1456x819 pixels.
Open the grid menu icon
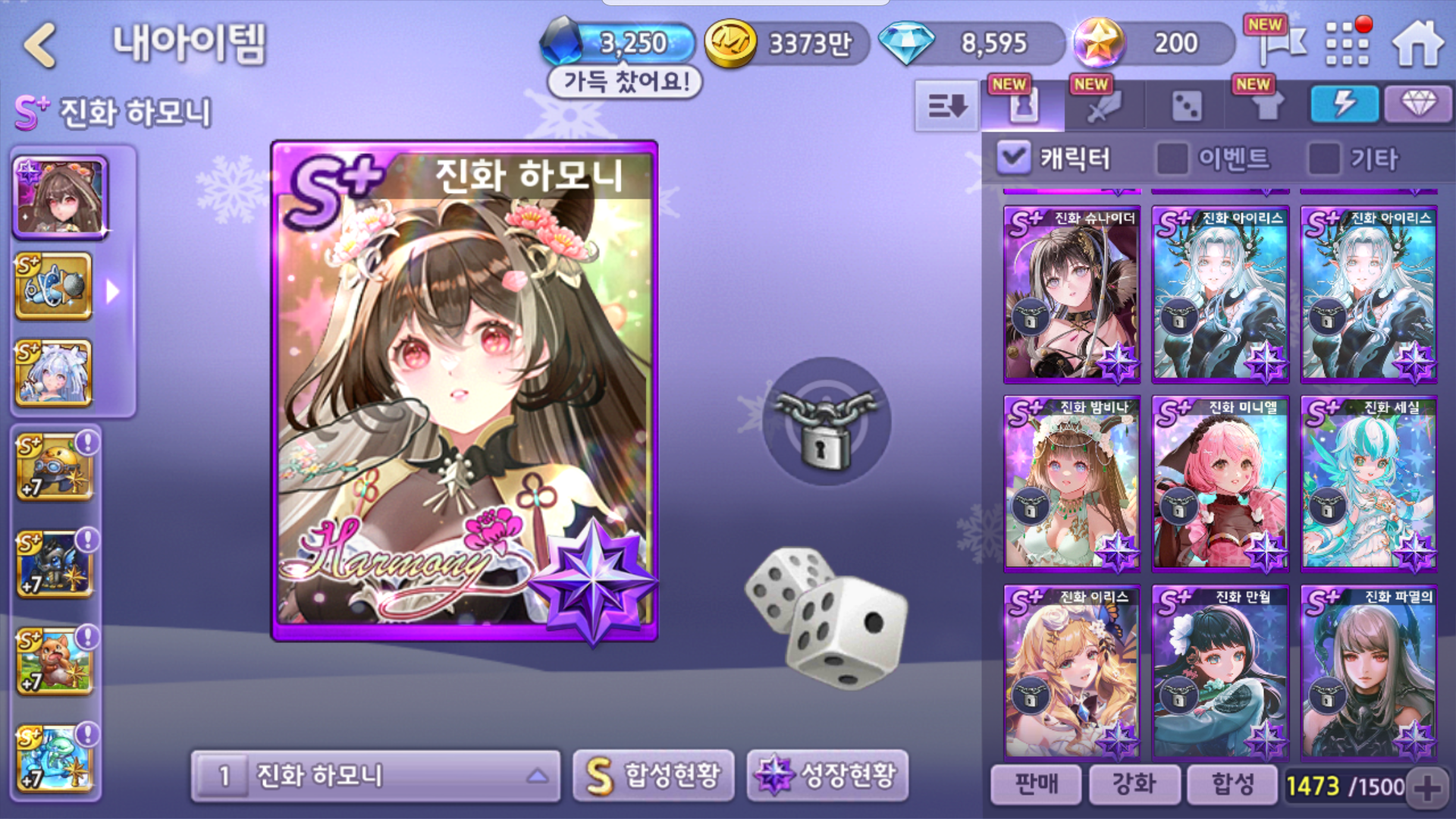[1347, 43]
